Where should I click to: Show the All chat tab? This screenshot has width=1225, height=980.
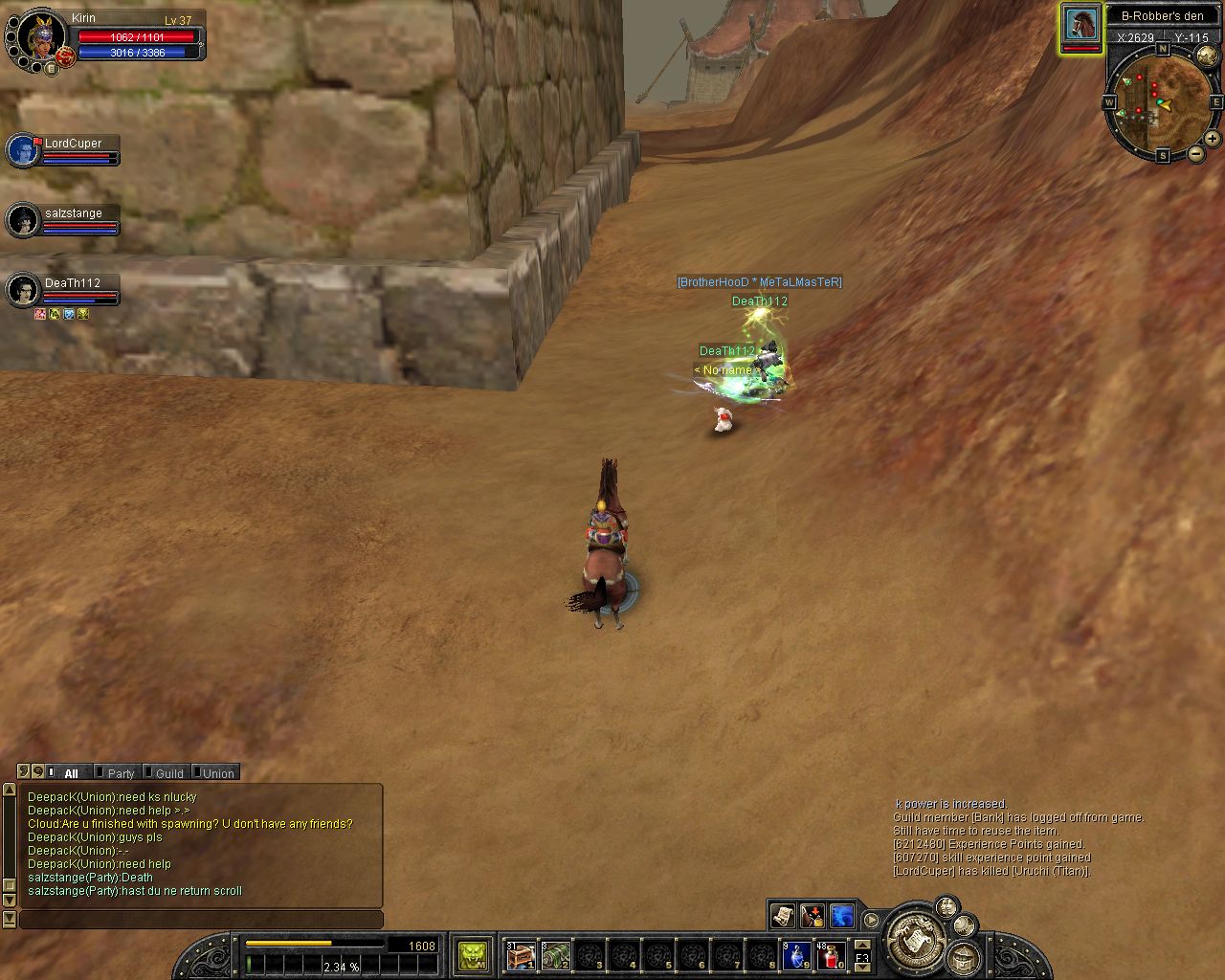click(x=71, y=773)
